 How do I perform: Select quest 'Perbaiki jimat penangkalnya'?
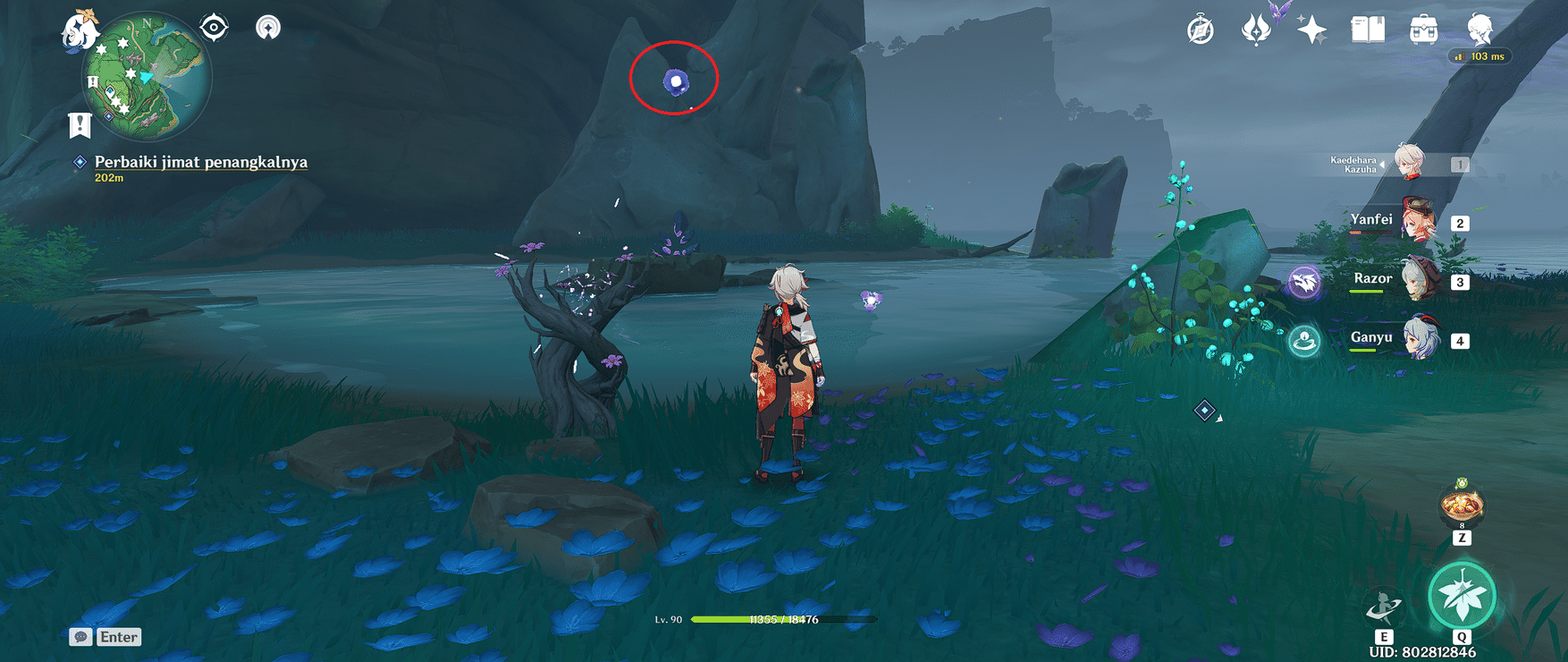pyautogui.click(x=199, y=162)
